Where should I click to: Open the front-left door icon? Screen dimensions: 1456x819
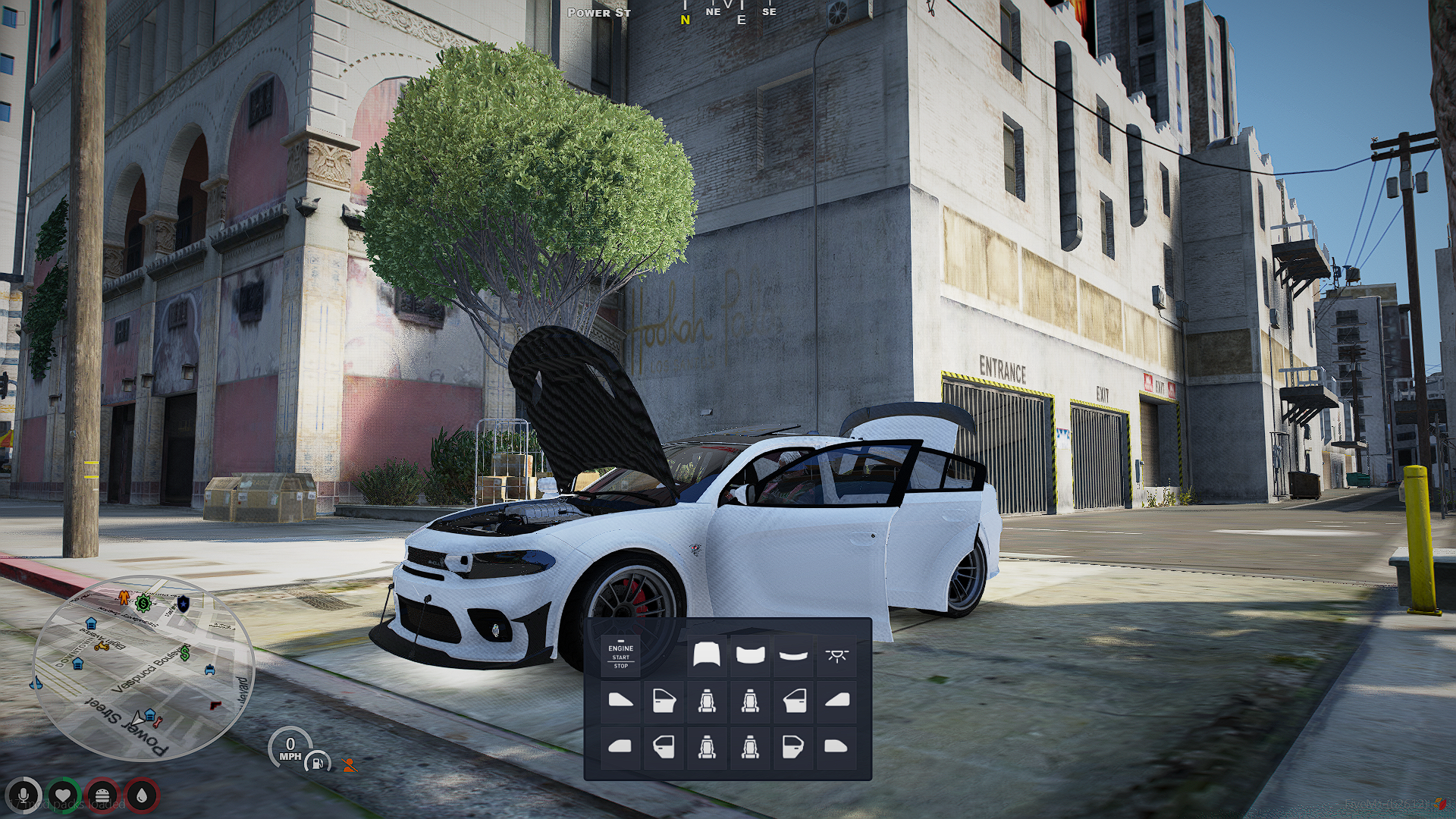(x=664, y=700)
